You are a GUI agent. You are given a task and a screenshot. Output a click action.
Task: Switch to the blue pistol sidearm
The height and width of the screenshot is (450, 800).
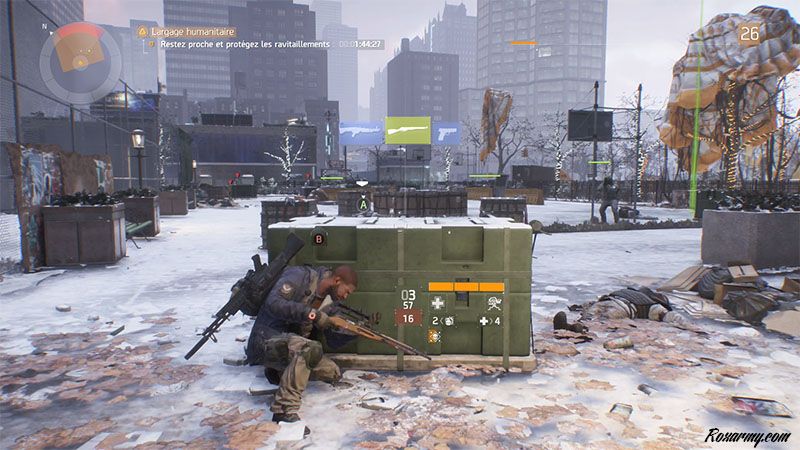[446, 132]
